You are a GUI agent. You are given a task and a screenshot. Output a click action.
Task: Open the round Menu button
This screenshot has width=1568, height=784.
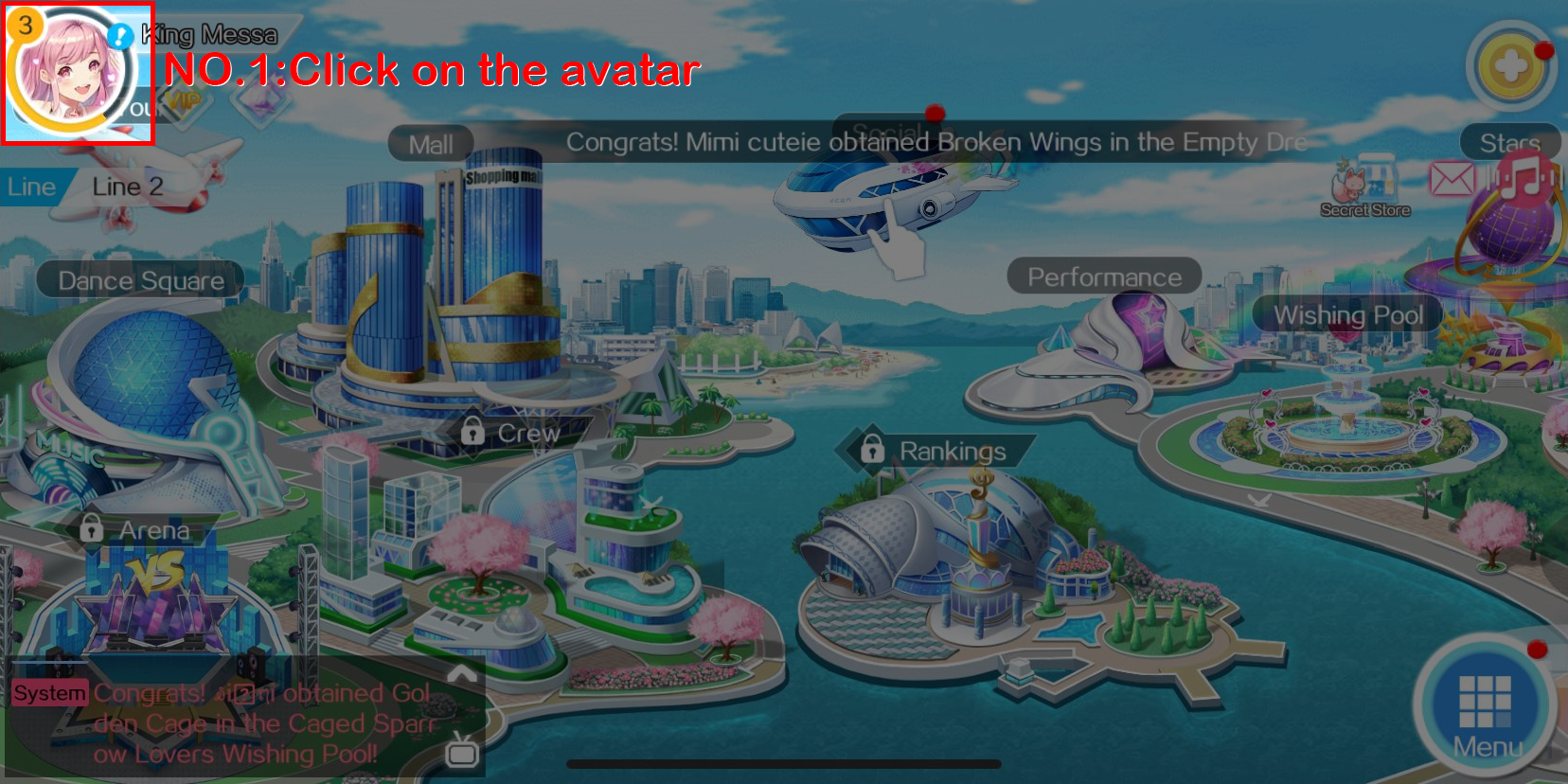[x=1485, y=707]
